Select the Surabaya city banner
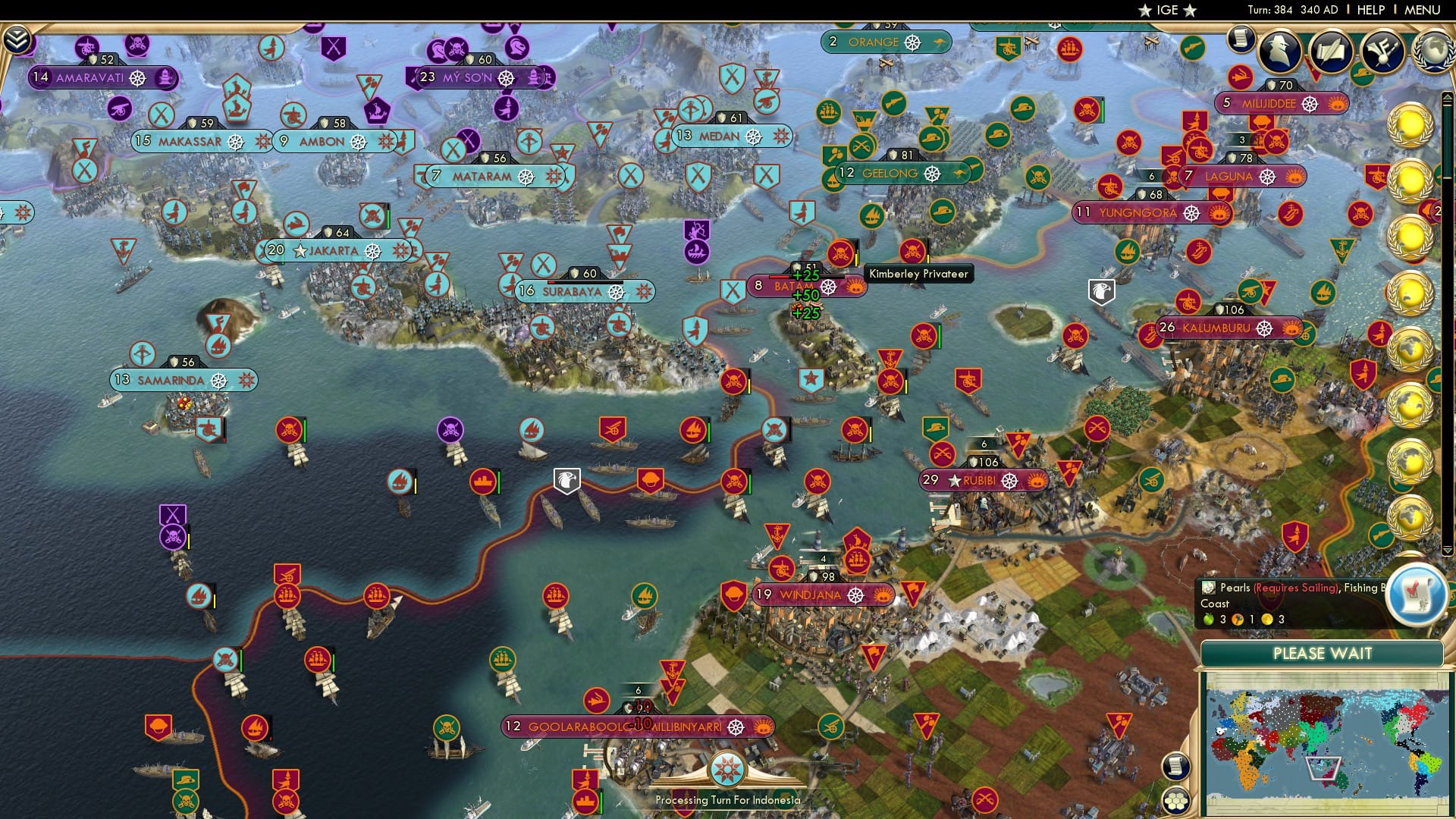The height and width of the screenshot is (819, 1456). coord(573,291)
